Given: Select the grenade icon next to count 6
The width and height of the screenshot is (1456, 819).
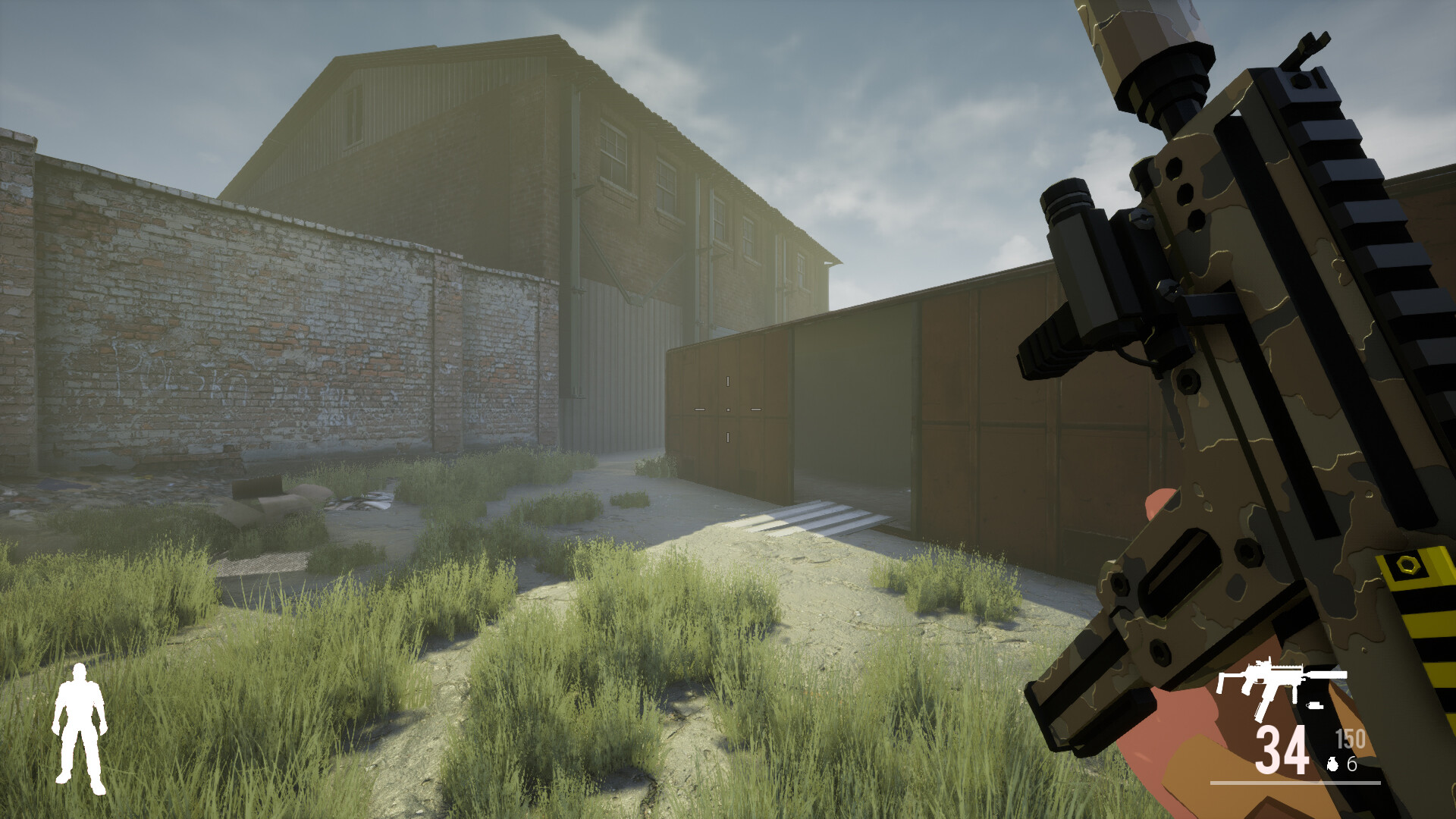Looking at the screenshot, I should point(1332,764).
